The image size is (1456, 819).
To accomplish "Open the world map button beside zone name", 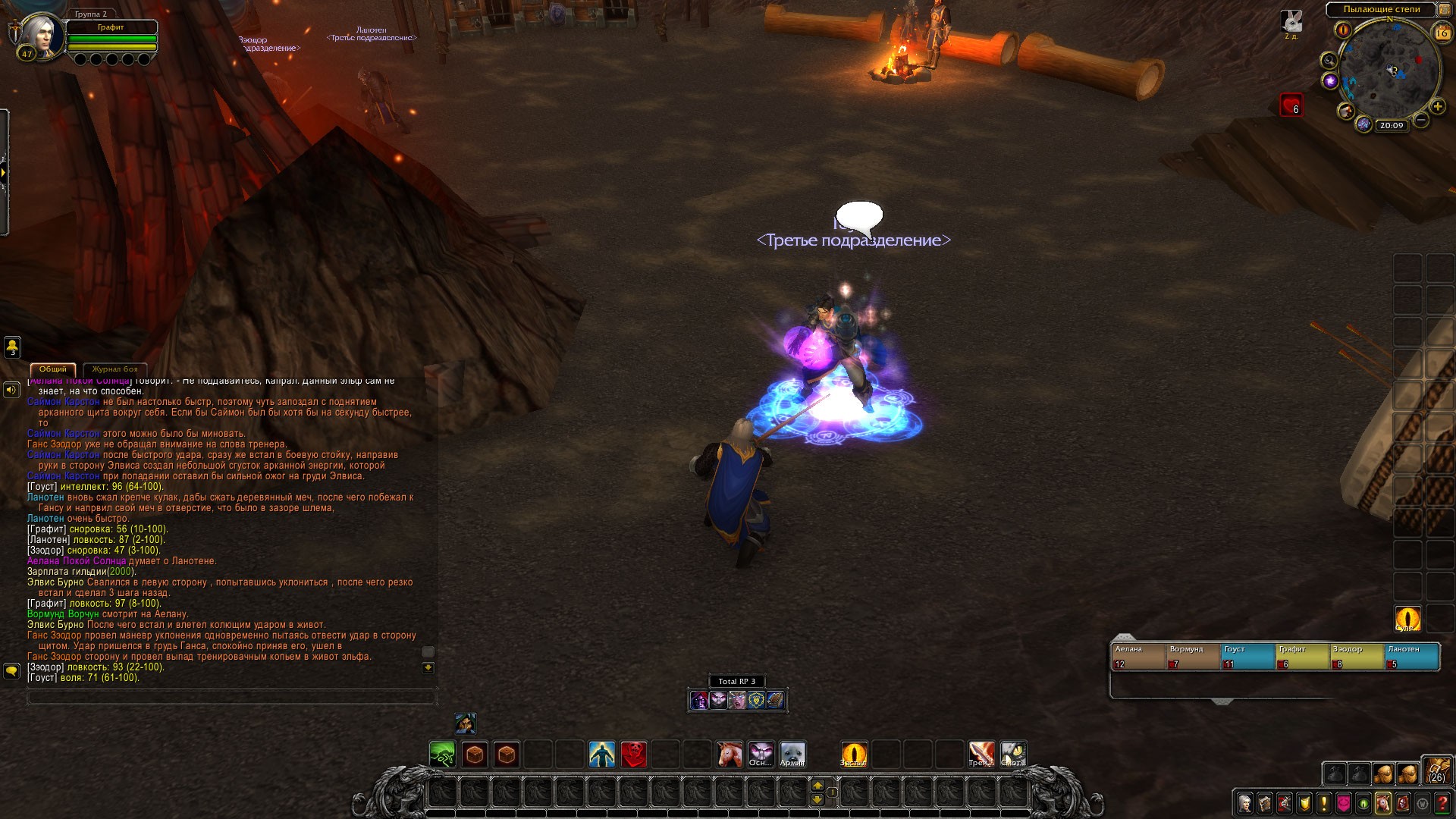I will coord(1443,10).
